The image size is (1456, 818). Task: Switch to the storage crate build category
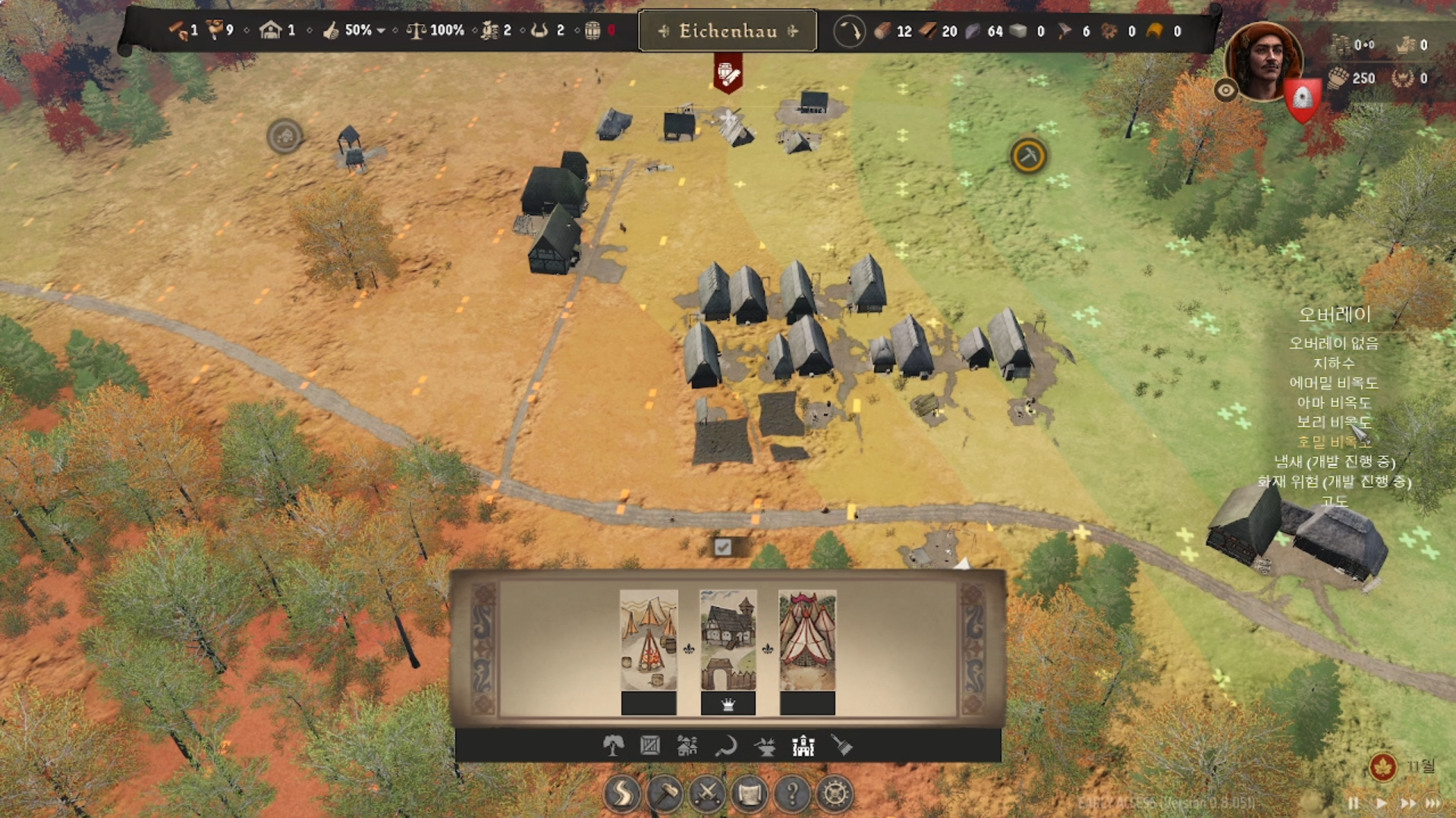650,747
